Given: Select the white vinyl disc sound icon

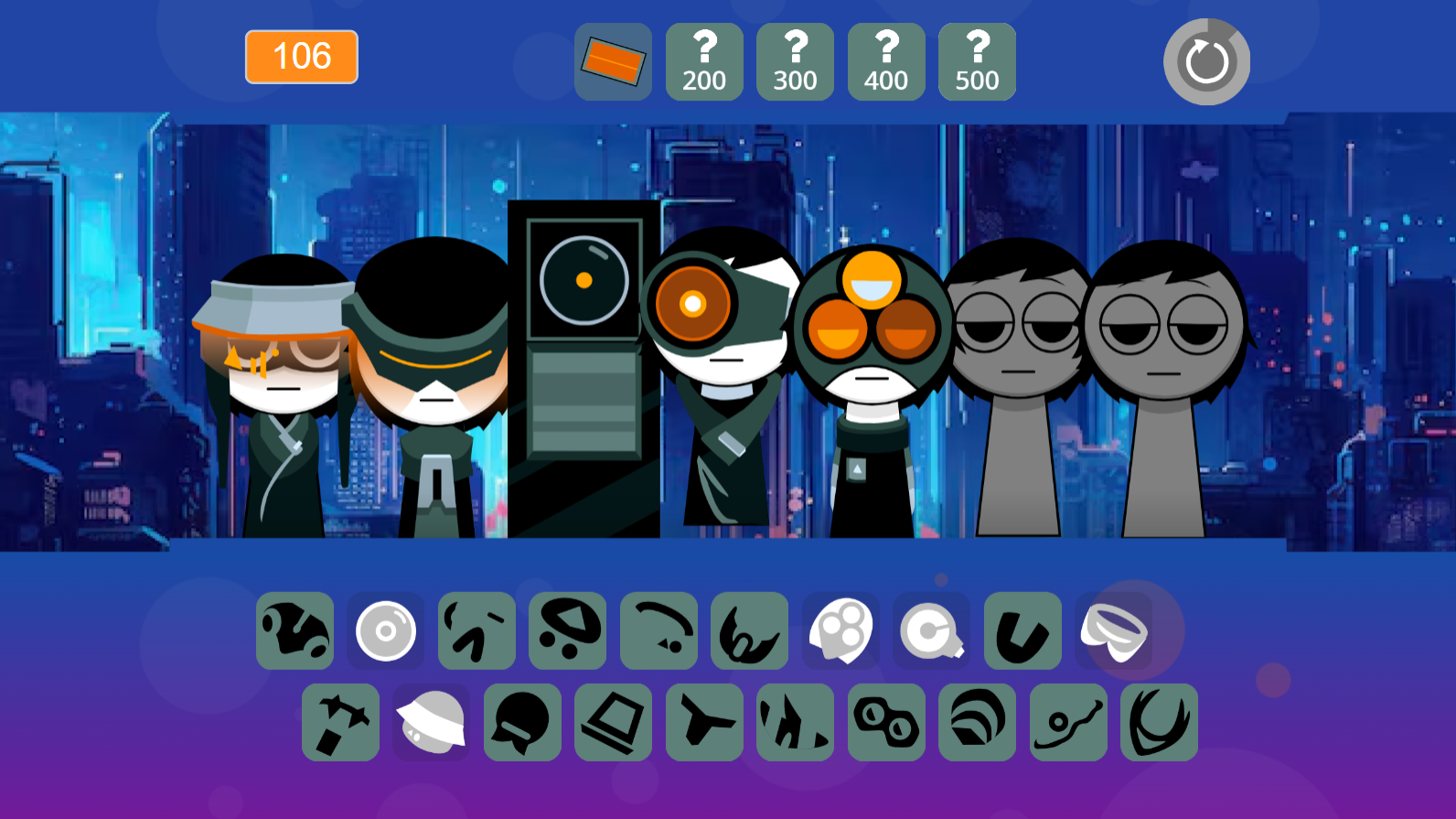Looking at the screenshot, I should click(x=385, y=630).
